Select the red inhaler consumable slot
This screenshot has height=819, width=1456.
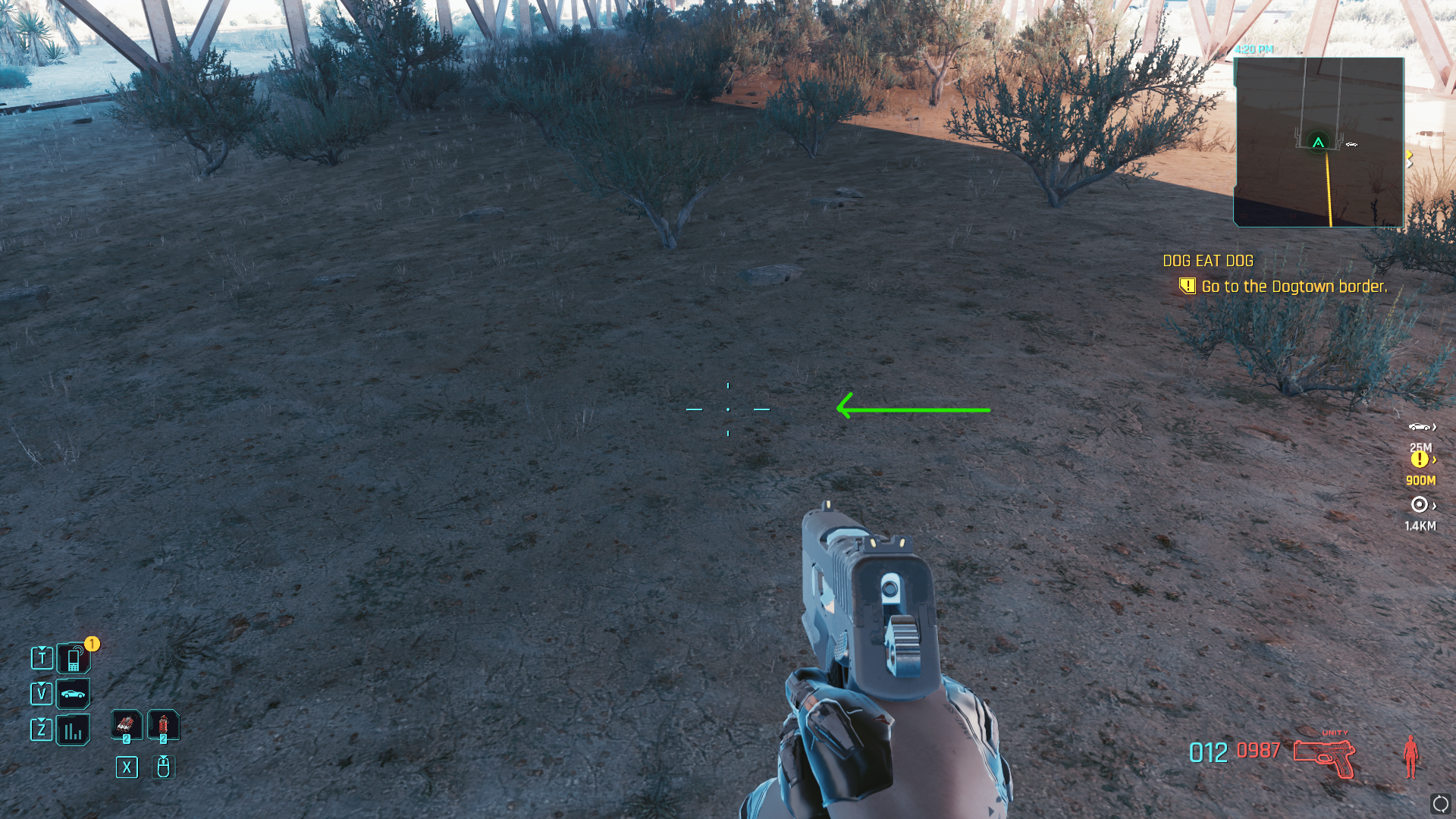(163, 726)
